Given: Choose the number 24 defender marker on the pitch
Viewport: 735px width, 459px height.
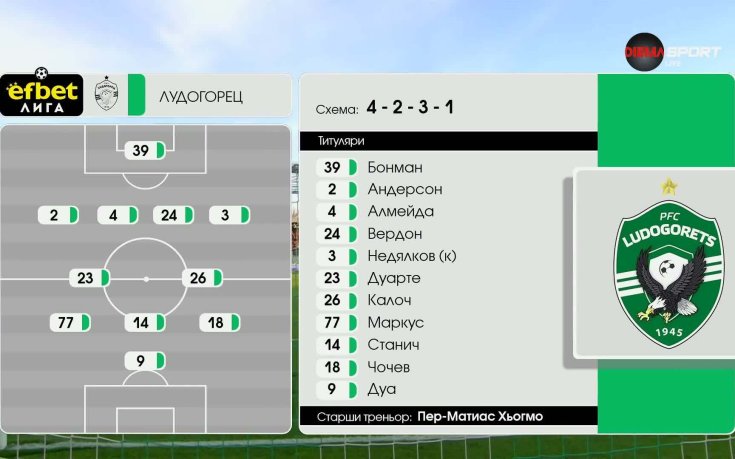Looking at the screenshot, I should pyautogui.click(x=173, y=215).
